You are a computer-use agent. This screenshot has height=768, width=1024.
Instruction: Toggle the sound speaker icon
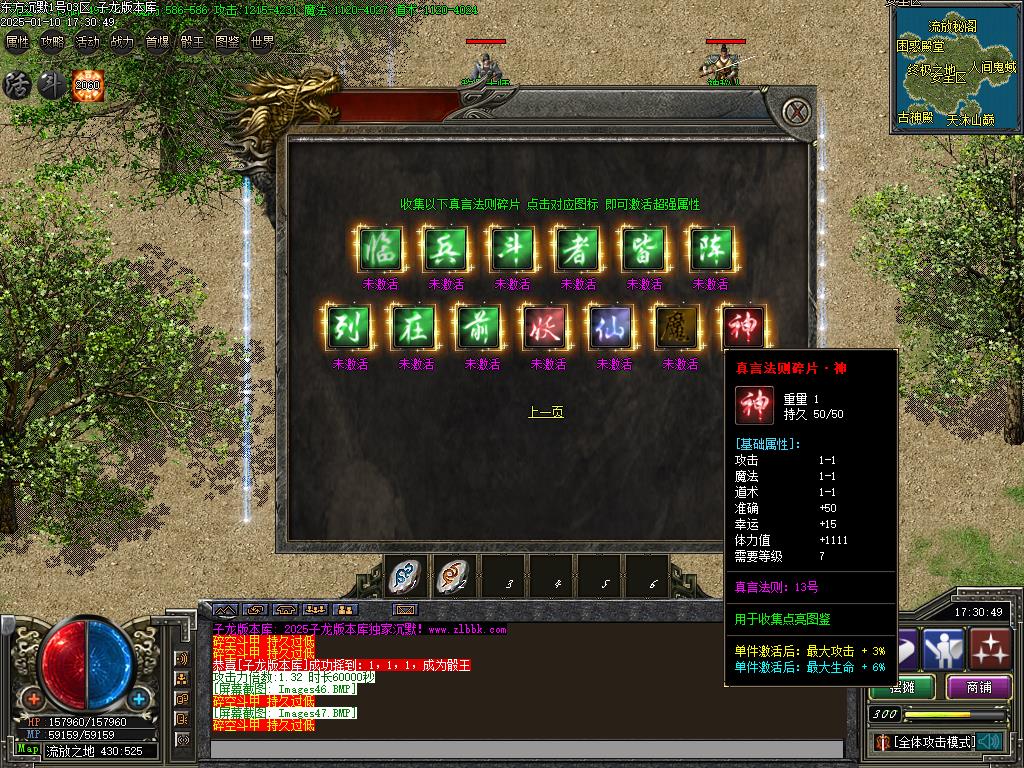(x=992, y=741)
